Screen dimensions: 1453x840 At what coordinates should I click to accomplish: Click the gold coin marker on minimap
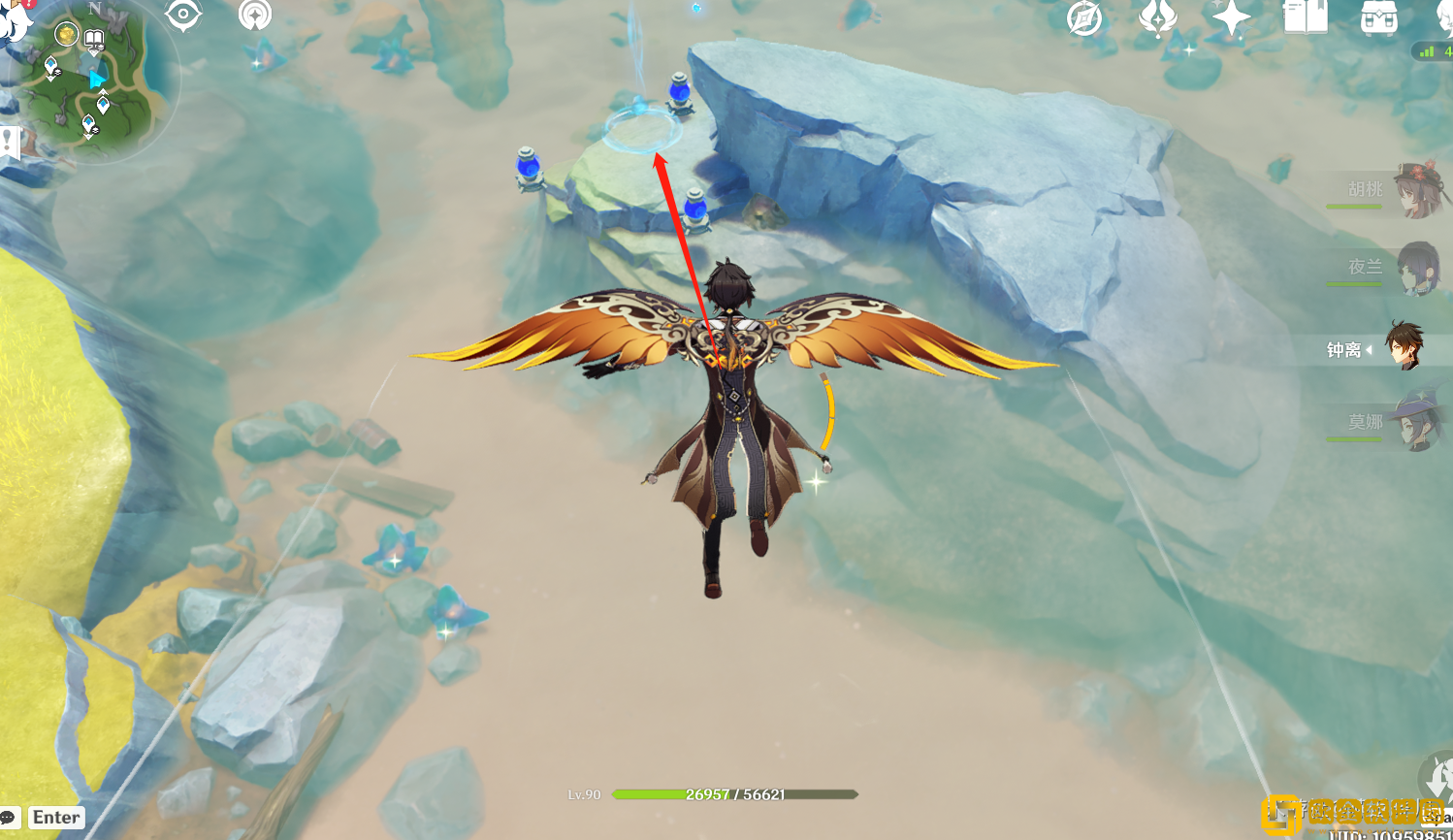click(66, 35)
